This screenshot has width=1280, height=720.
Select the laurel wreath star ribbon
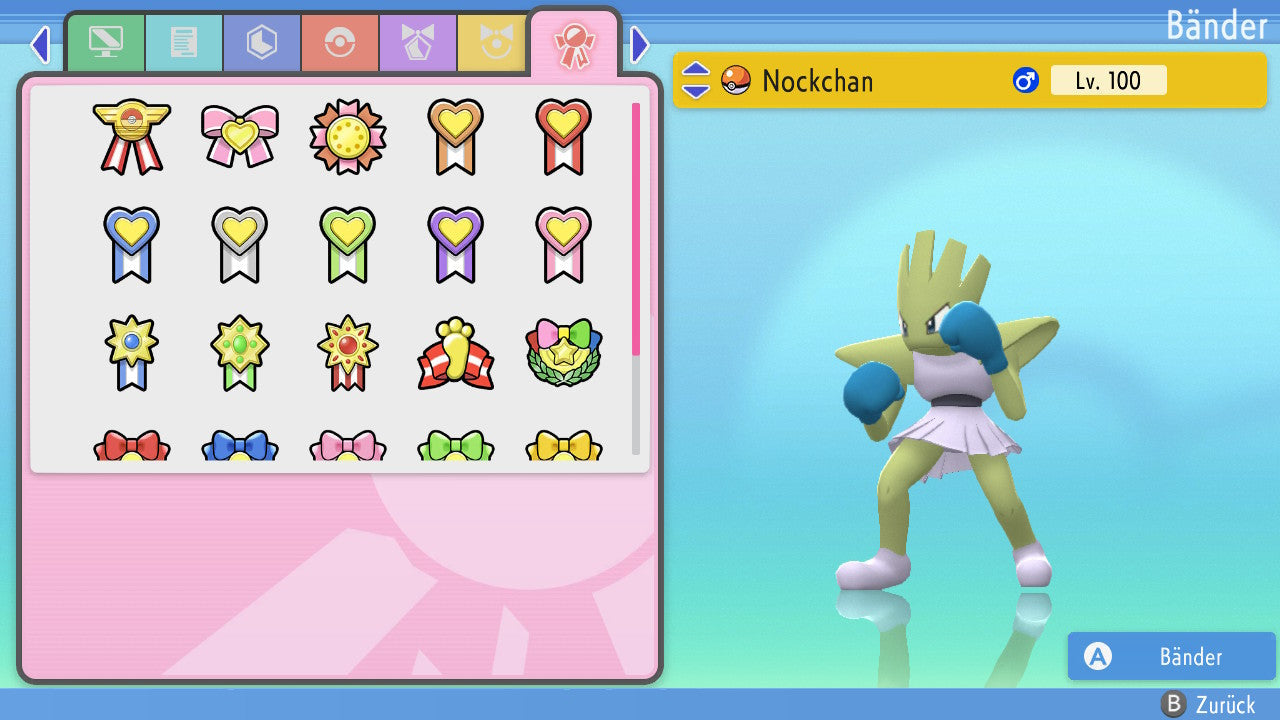click(564, 353)
